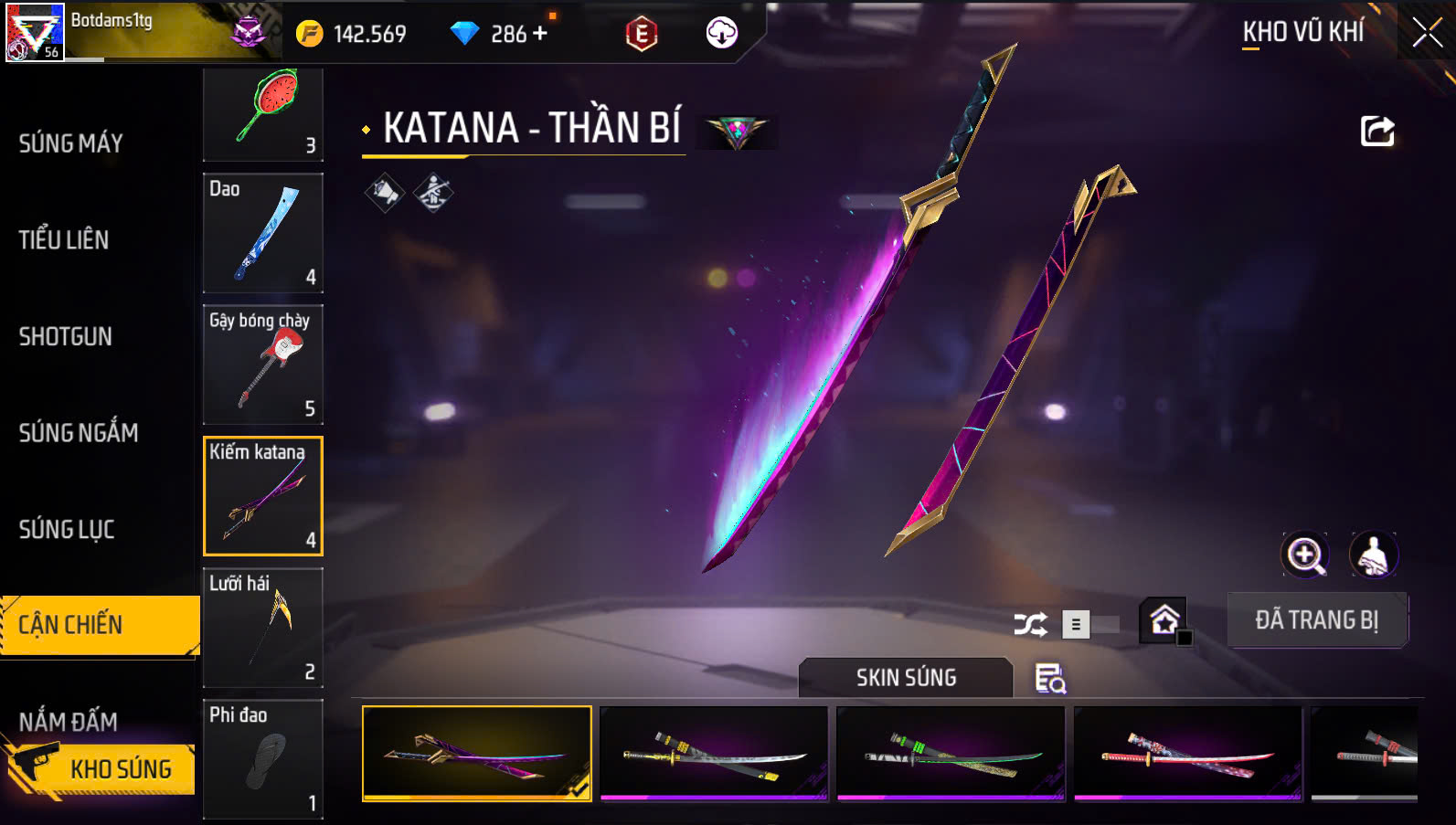Choose the Gậy bóng chày guitar tile
The image size is (1456, 825).
coord(263,365)
